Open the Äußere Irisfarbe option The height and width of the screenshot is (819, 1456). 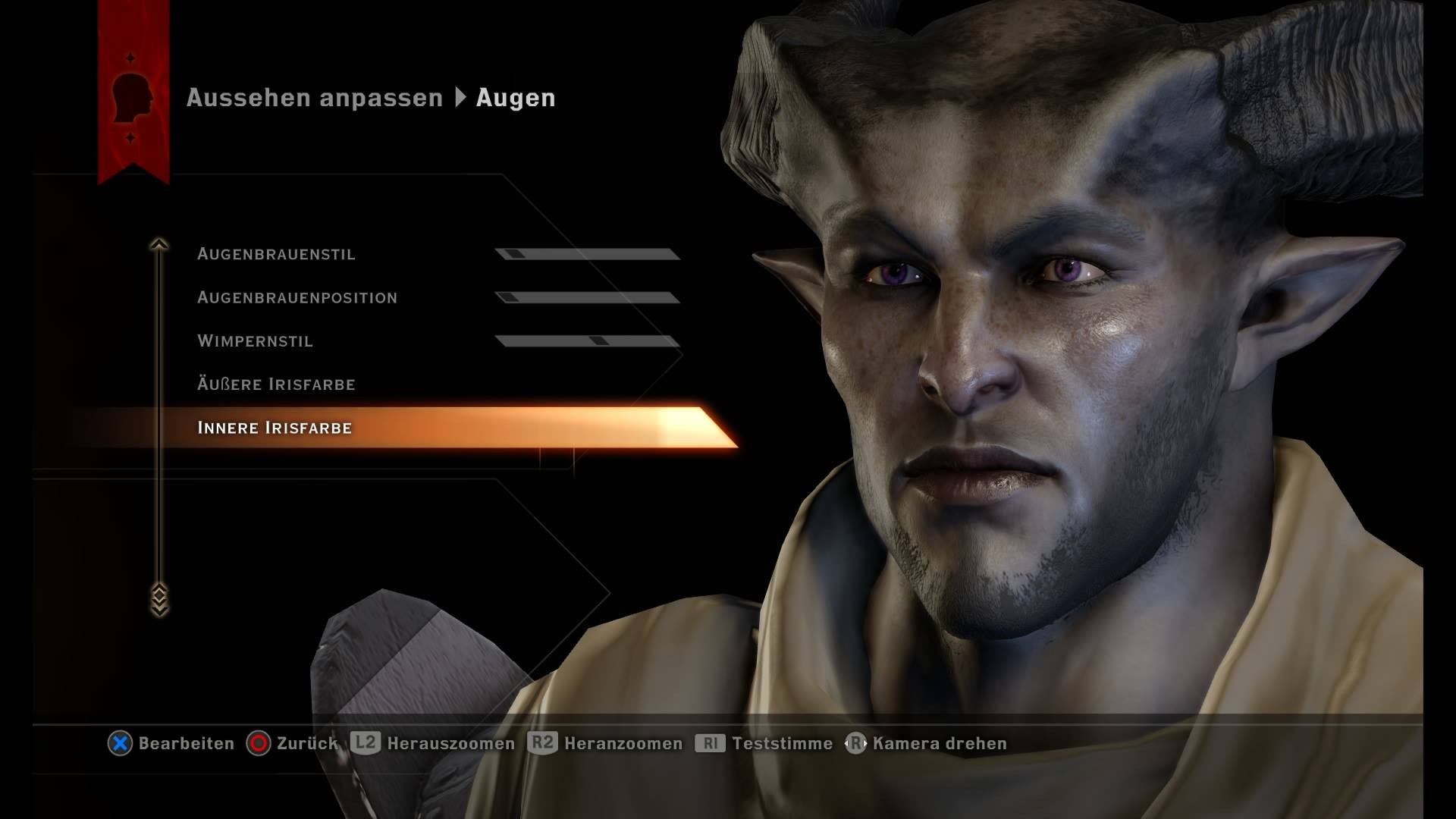tap(276, 384)
